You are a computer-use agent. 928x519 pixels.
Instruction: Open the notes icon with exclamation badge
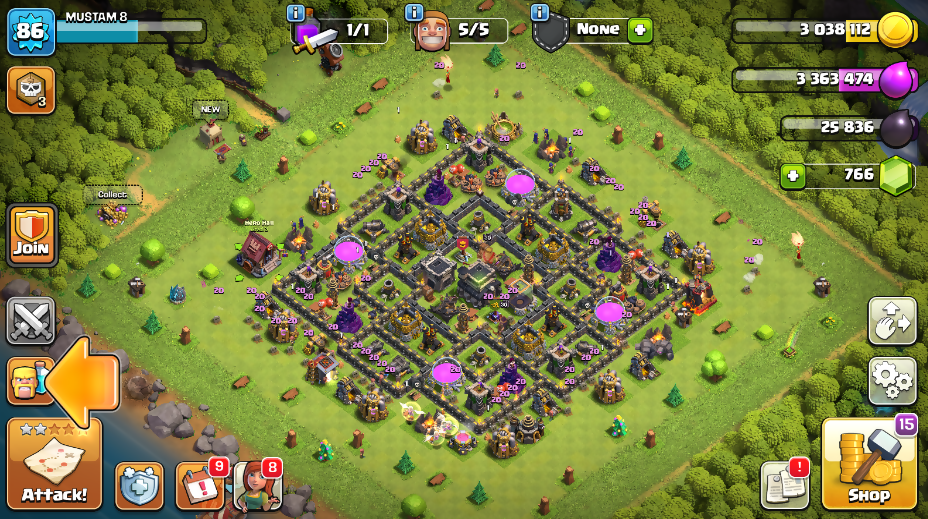click(x=783, y=485)
